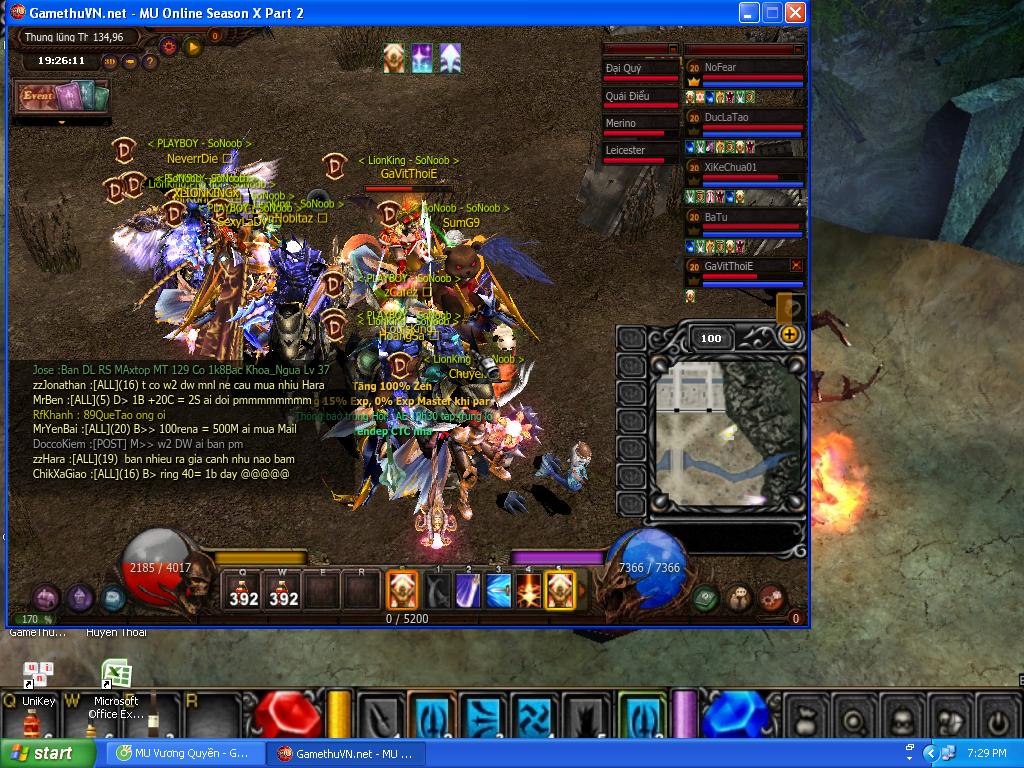This screenshot has height=768, width=1024.
Task: Activate the fiery explosion skill
Action: tap(528, 592)
